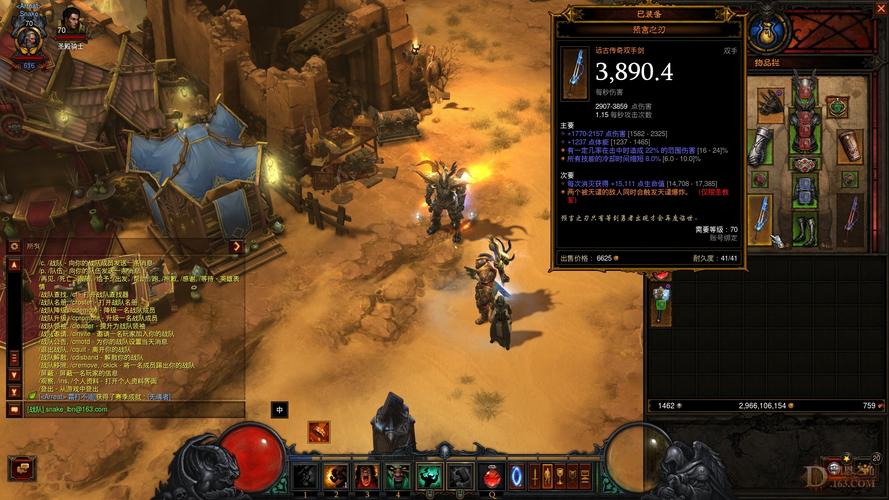Activate the first skill bar ability
889x500 pixels.
click(306, 476)
